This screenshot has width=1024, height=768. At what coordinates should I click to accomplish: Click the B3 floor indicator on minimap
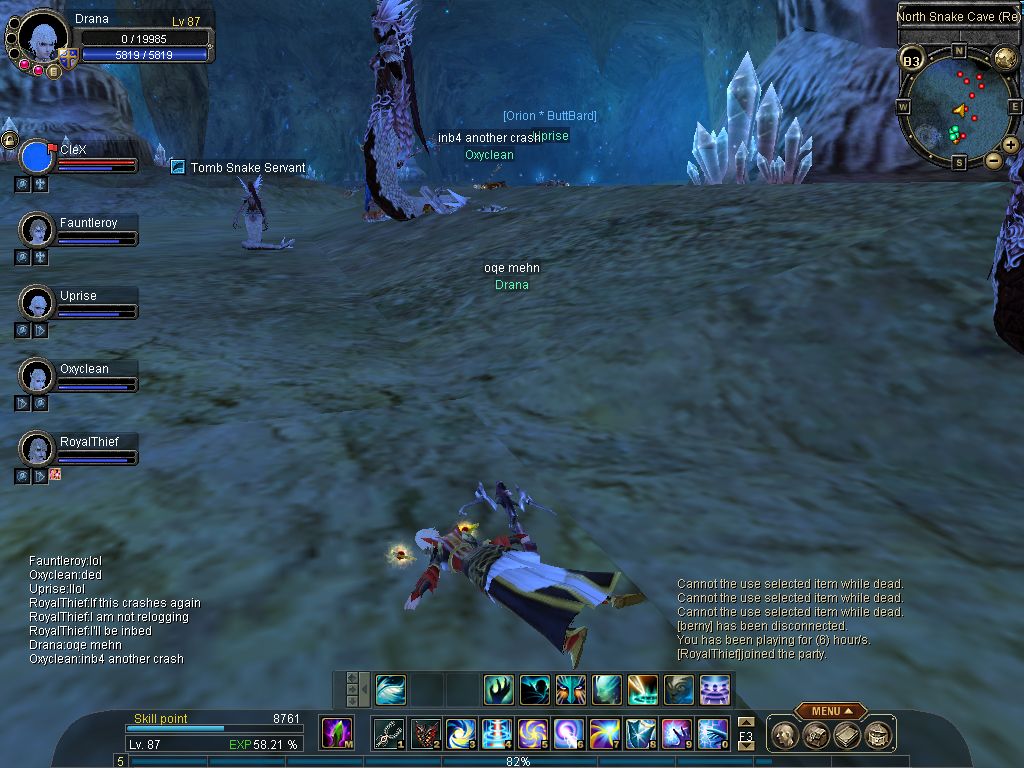(911, 61)
